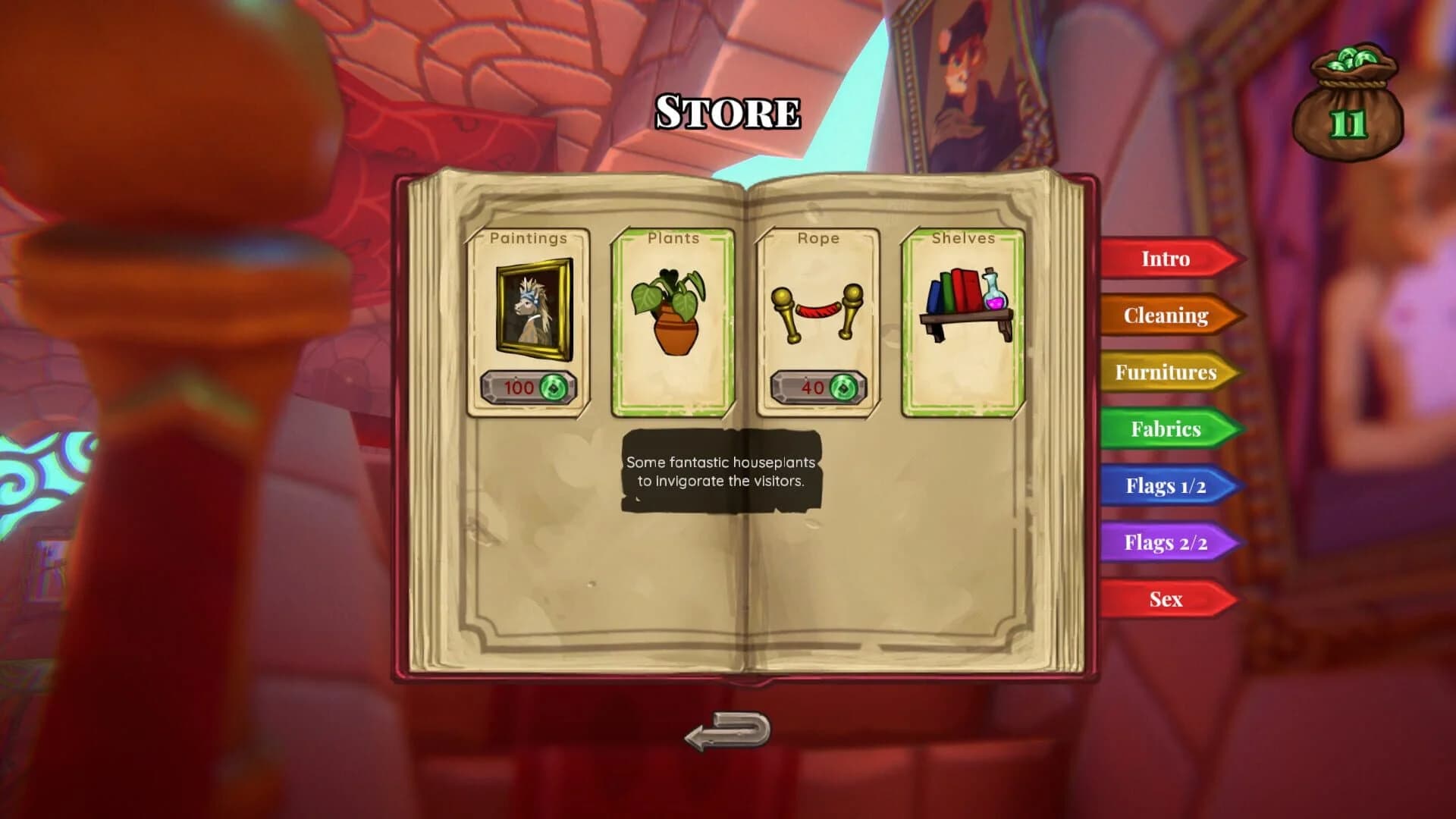Select the Flags 1/2 category
This screenshot has width=1456, height=819.
[1166, 486]
